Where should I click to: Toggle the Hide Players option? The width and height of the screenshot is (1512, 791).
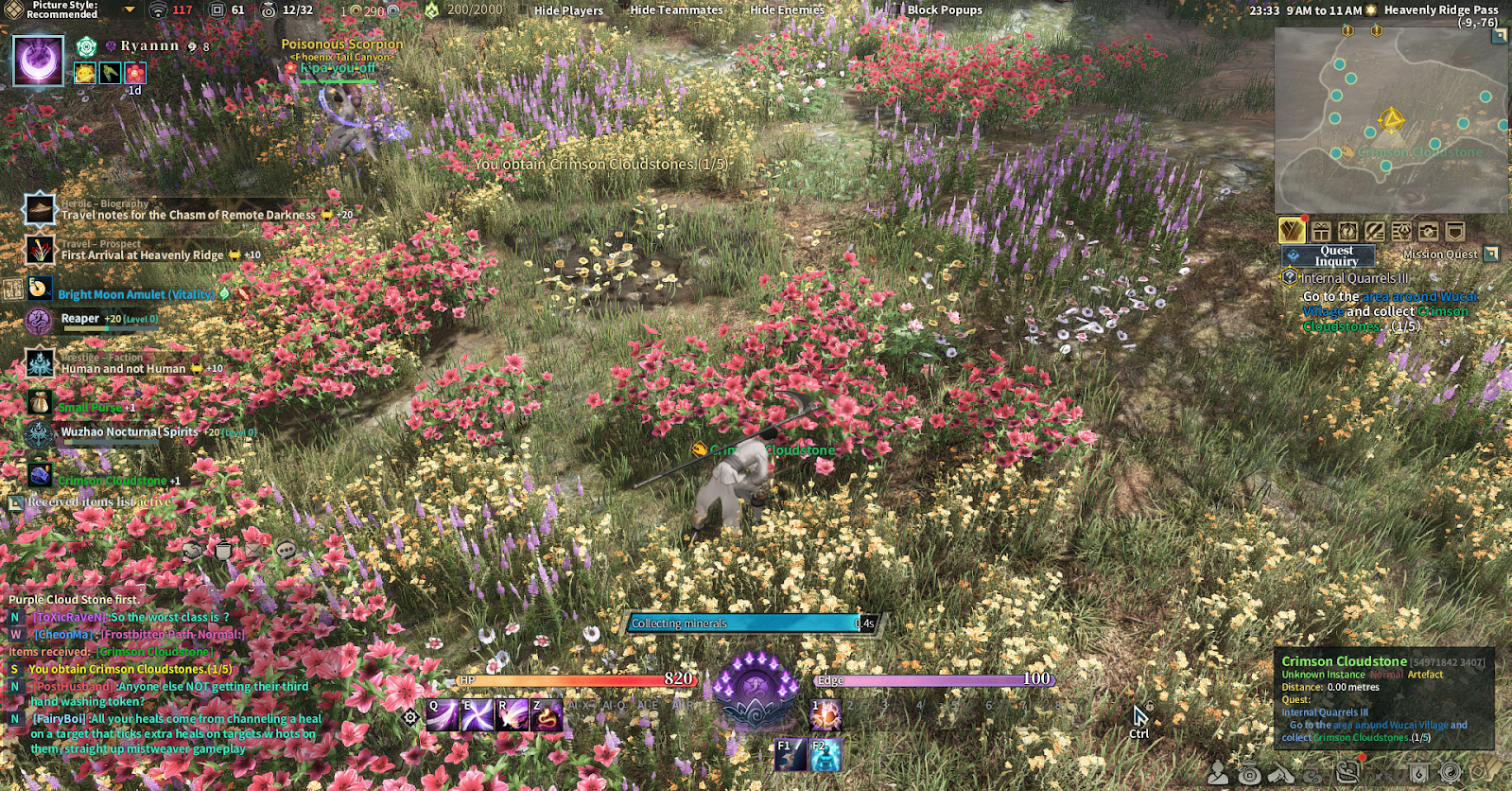click(x=568, y=10)
